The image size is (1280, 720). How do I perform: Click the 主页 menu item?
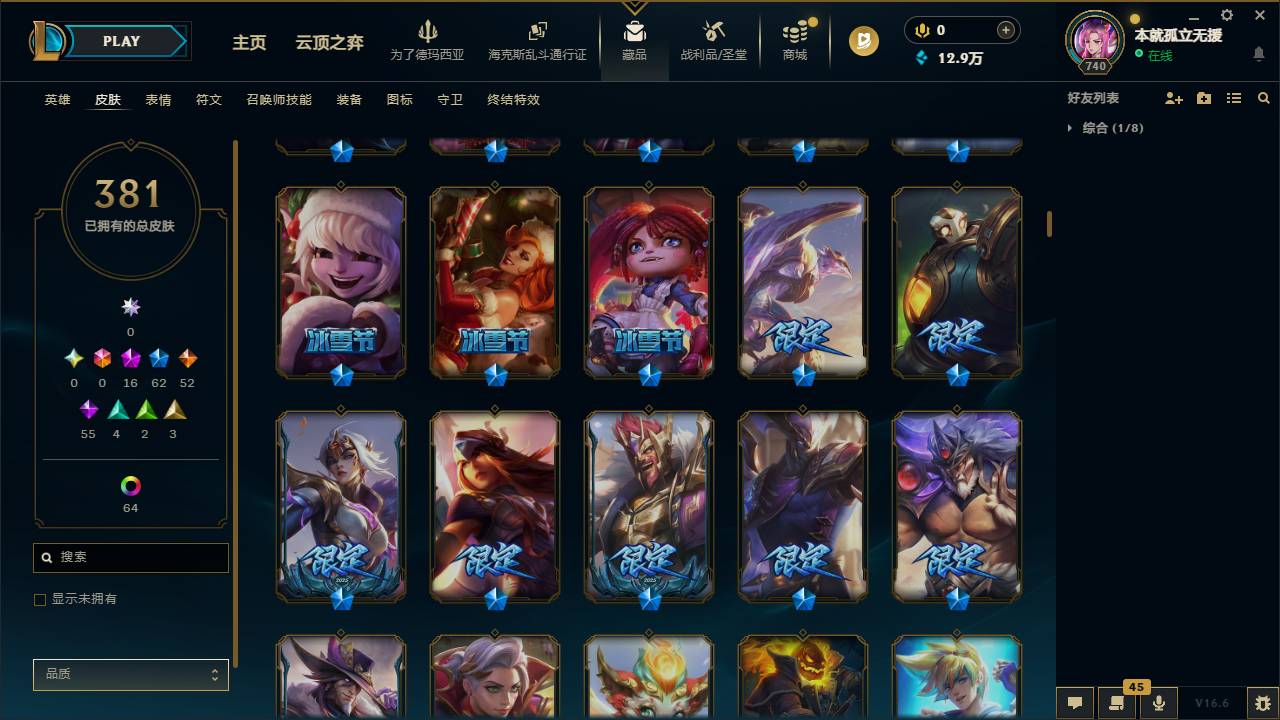tap(248, 43)
